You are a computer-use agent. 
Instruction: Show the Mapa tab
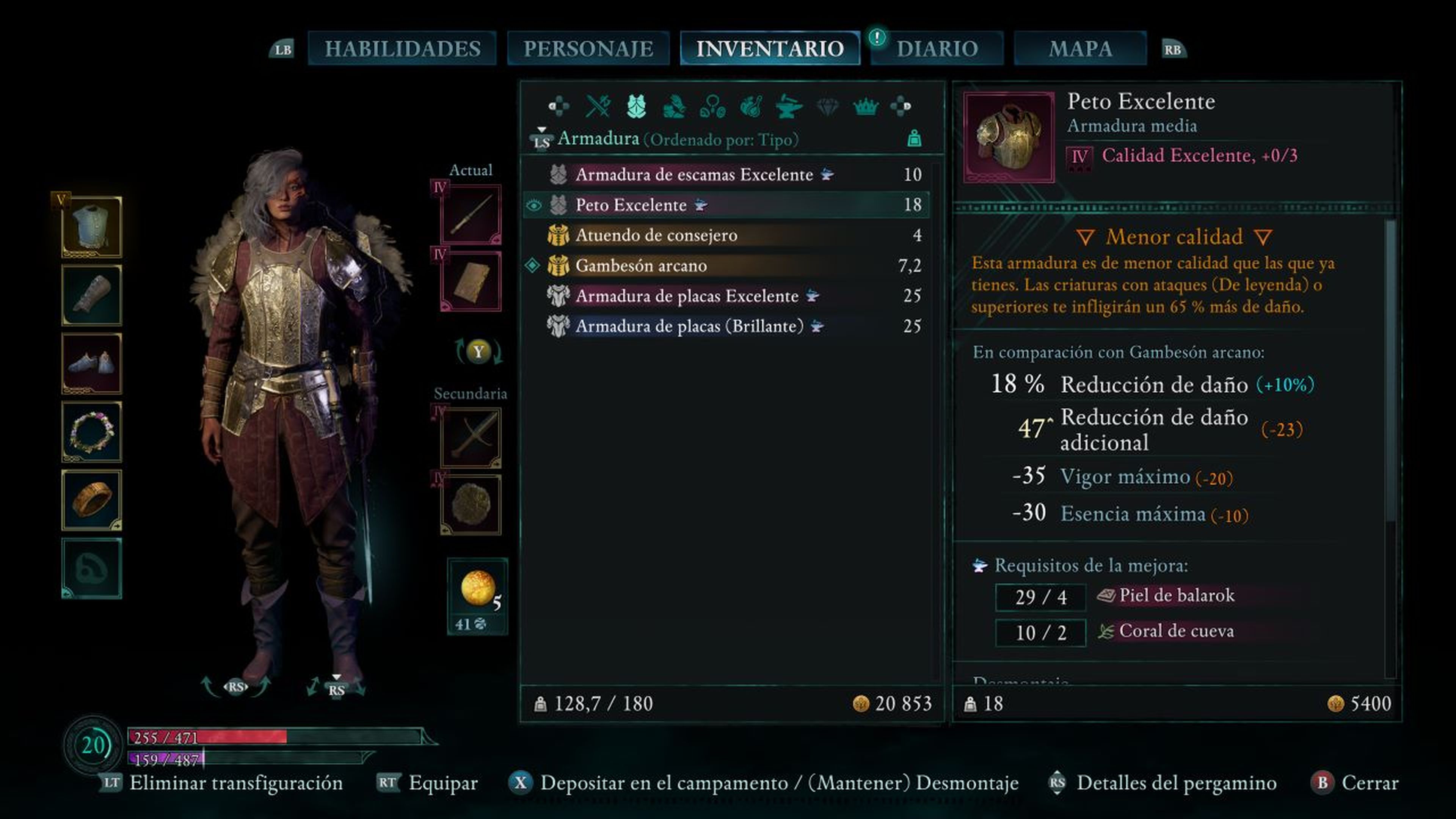pos(1080,49)
